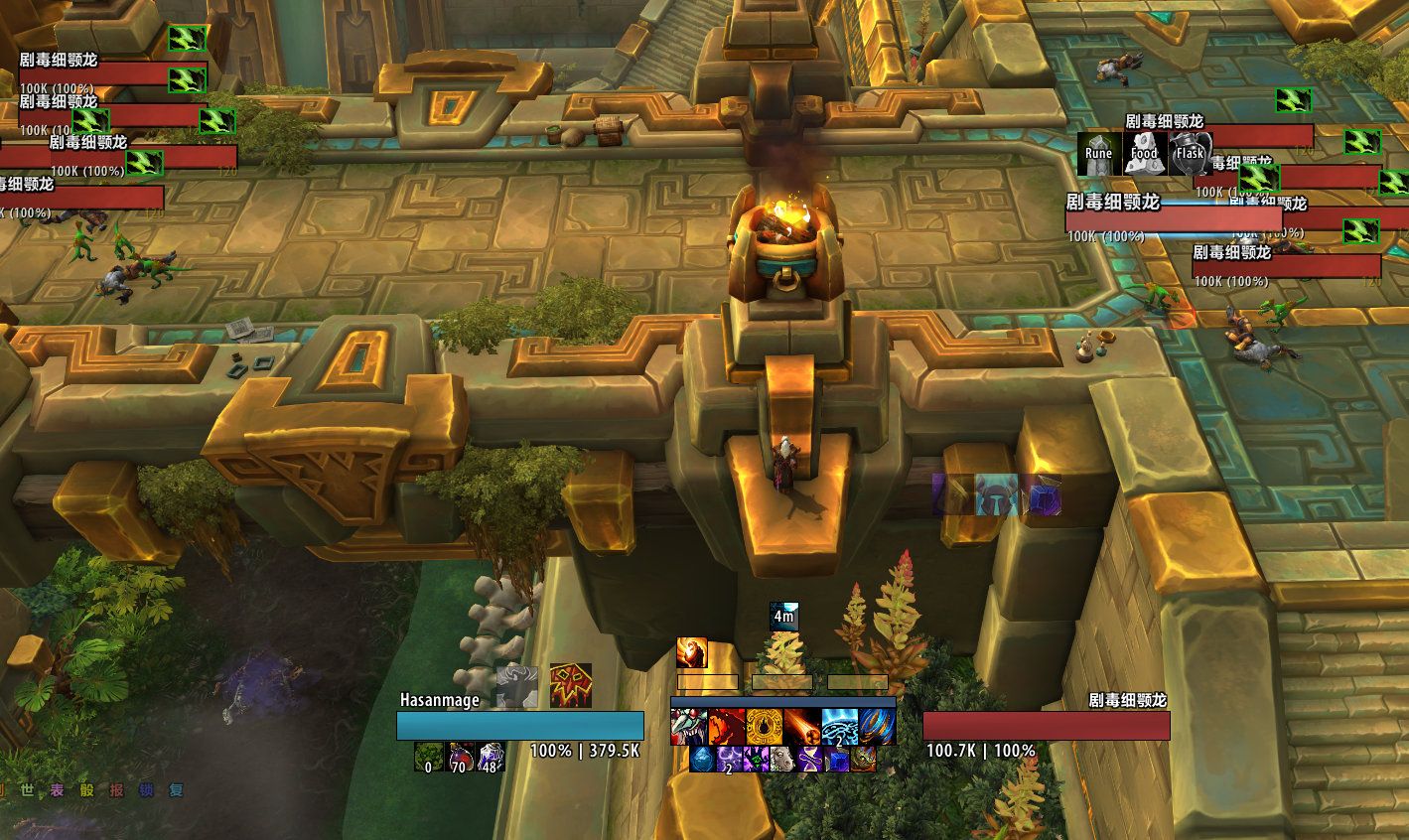Image resolution: width=1409 pixels, height=840 pixels.
Task: Activate the blue swirling vortex ability
Action: (x=878, y=727)
